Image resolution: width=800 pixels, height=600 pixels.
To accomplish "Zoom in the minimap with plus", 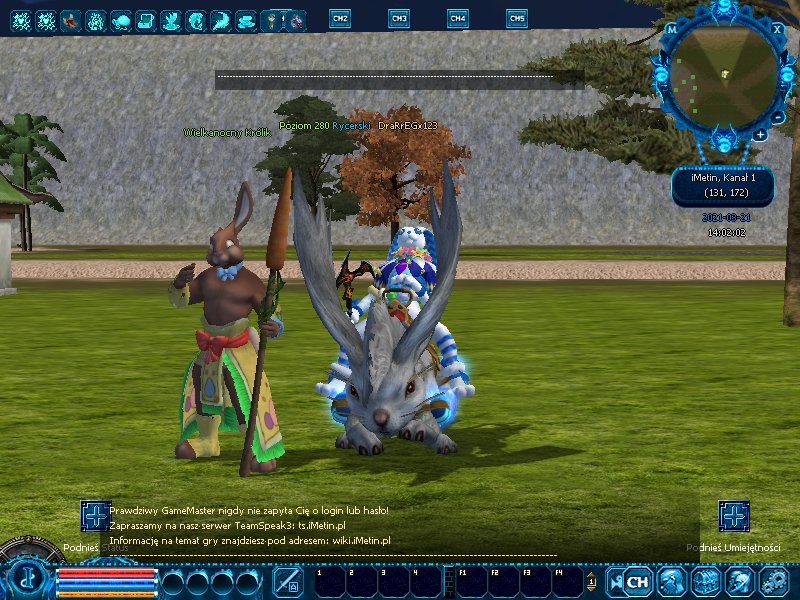I will tap(775, 118).
